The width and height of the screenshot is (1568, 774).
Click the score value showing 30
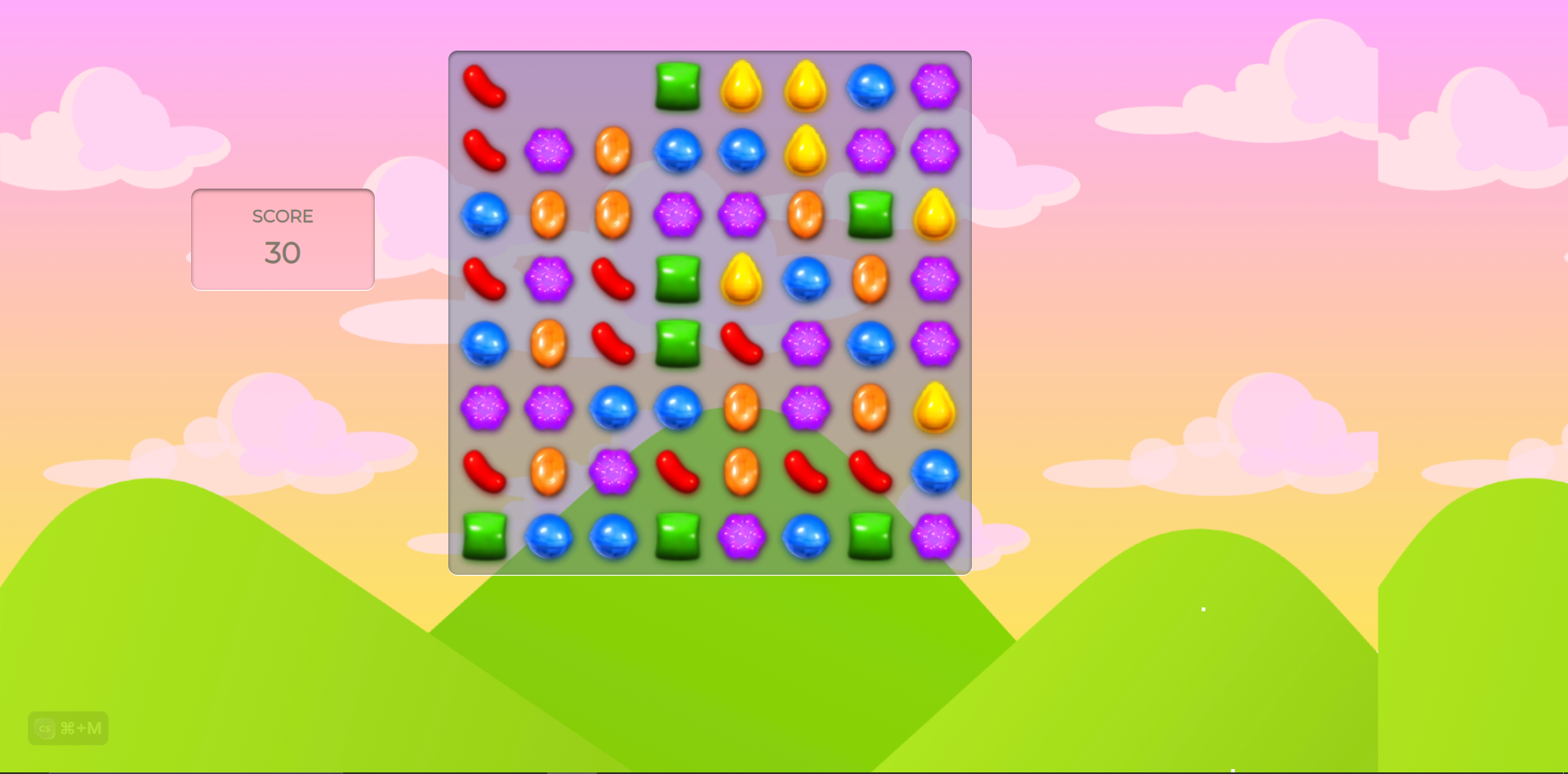[283, 253]
